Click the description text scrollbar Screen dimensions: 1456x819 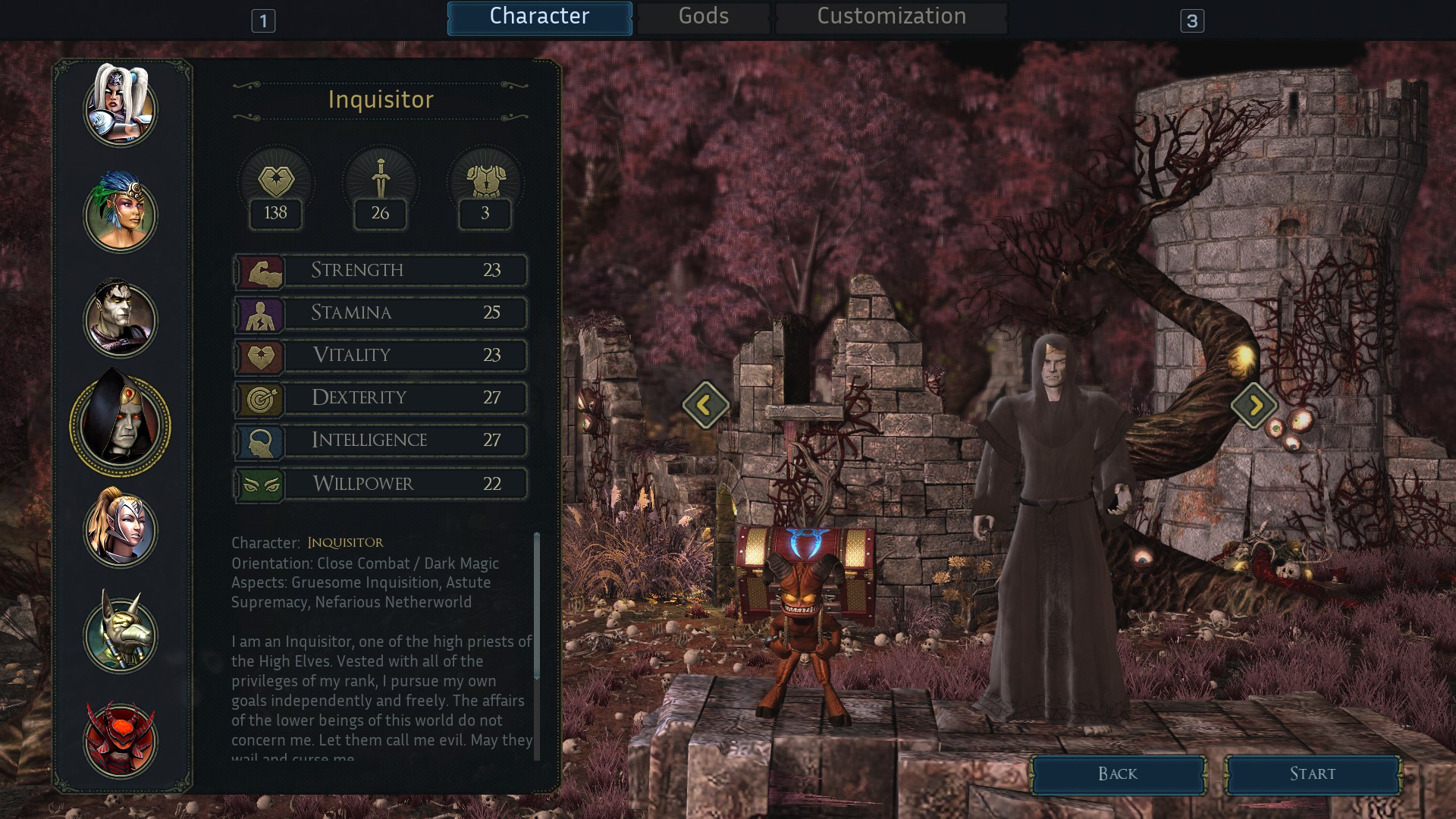[x=537, y=607]
